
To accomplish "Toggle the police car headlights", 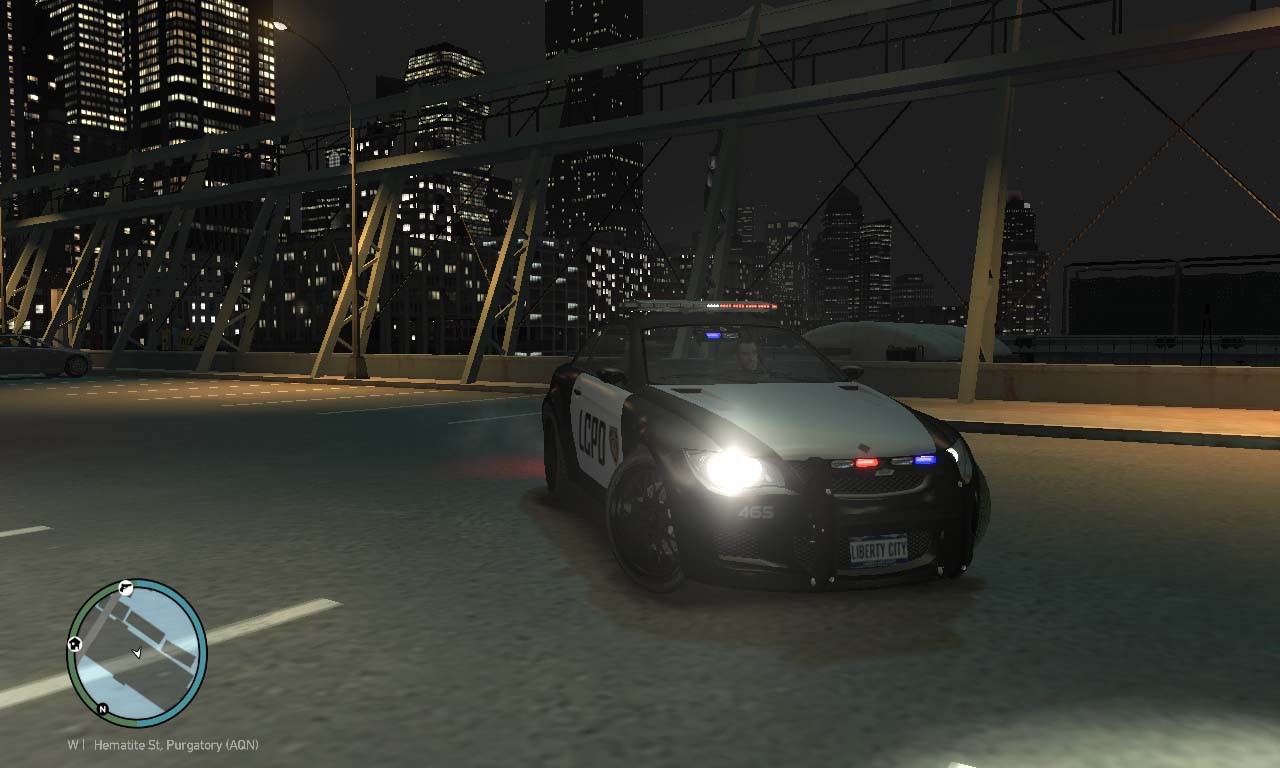I will 733,468.
